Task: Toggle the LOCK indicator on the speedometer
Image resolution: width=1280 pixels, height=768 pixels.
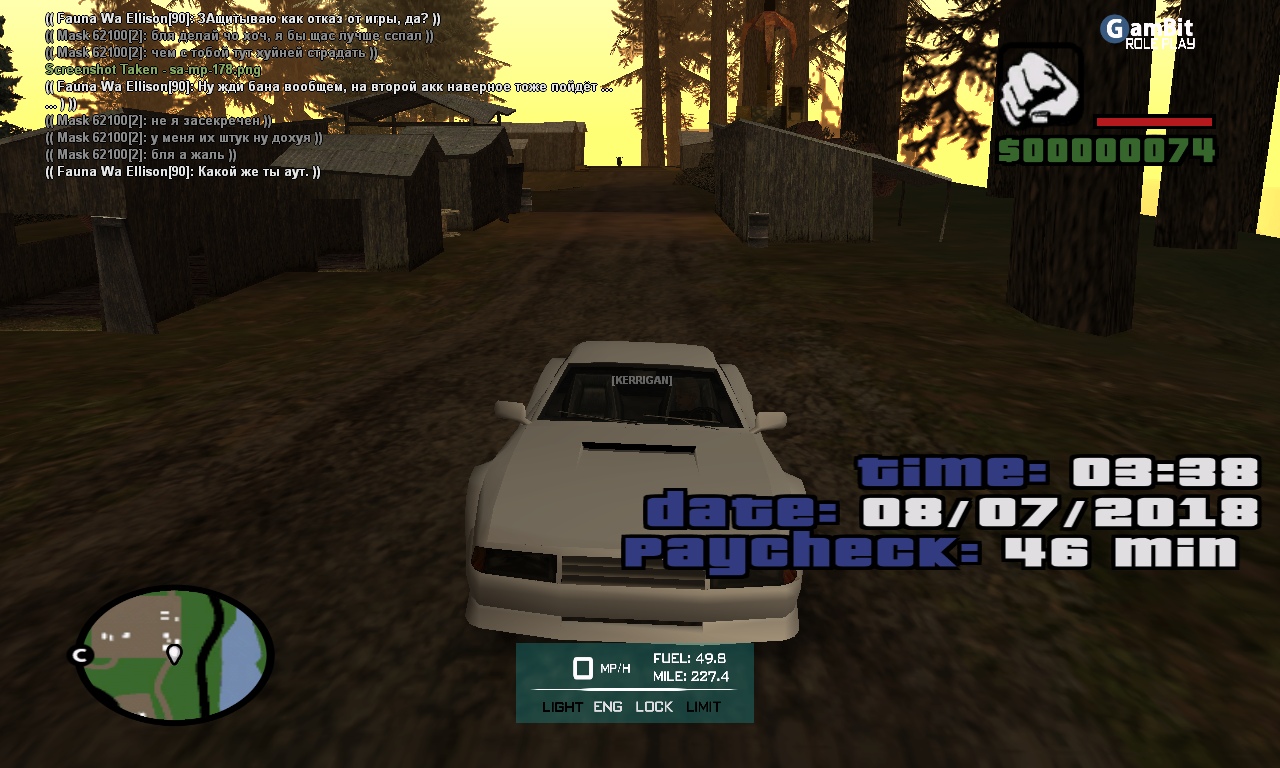Action: (654, 707)
